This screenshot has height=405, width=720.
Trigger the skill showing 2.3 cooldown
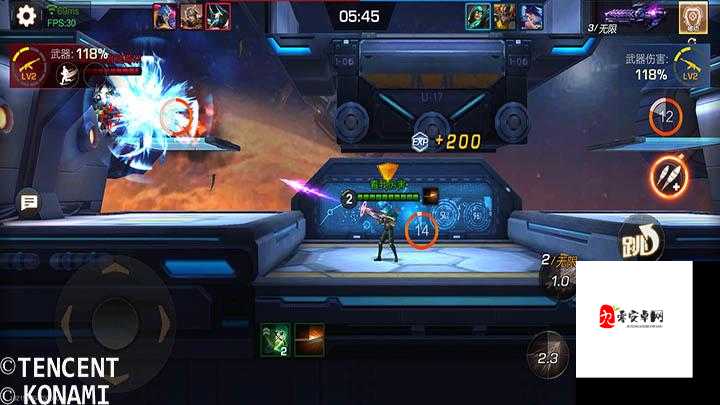click(x=547, y=357)
